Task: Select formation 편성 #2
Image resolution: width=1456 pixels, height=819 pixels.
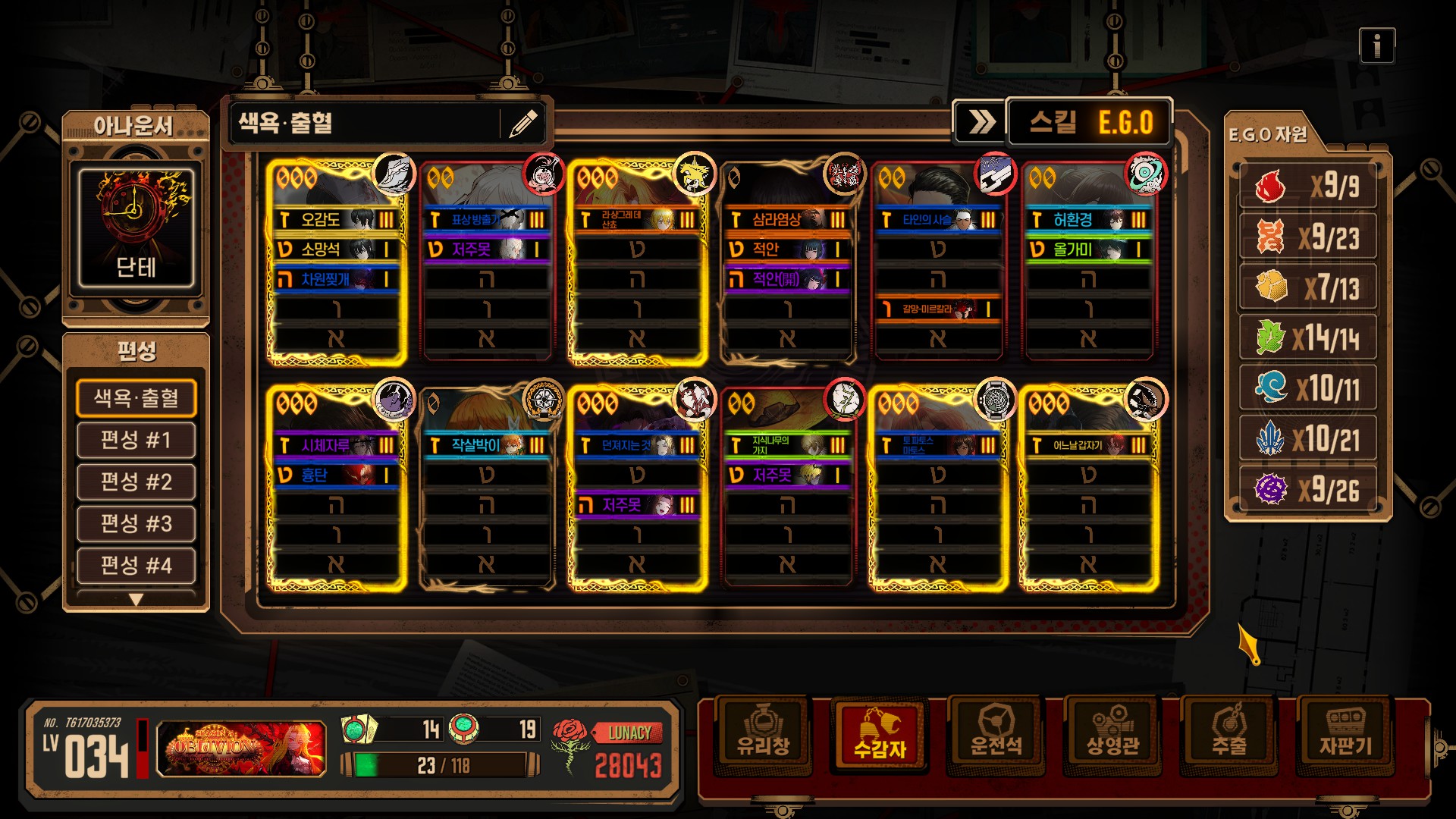Action: click(x=136, y=482)
